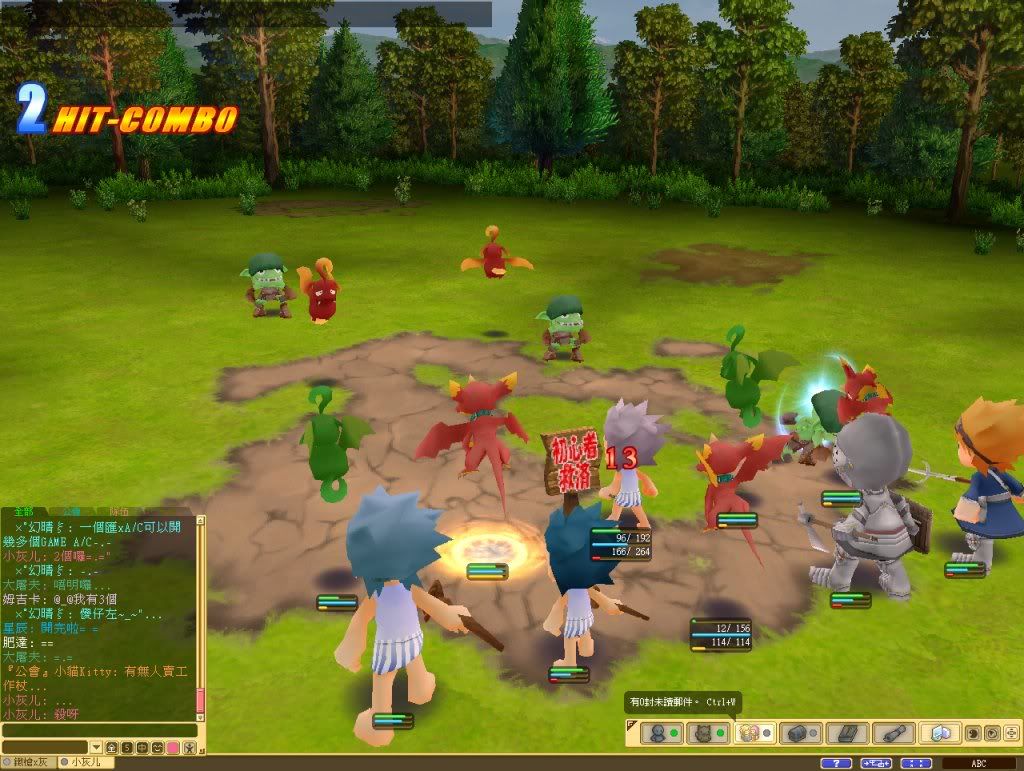Viewport: 1024px width, 771px height.
Task: Click the chat message input field
Action: (100, 731)
